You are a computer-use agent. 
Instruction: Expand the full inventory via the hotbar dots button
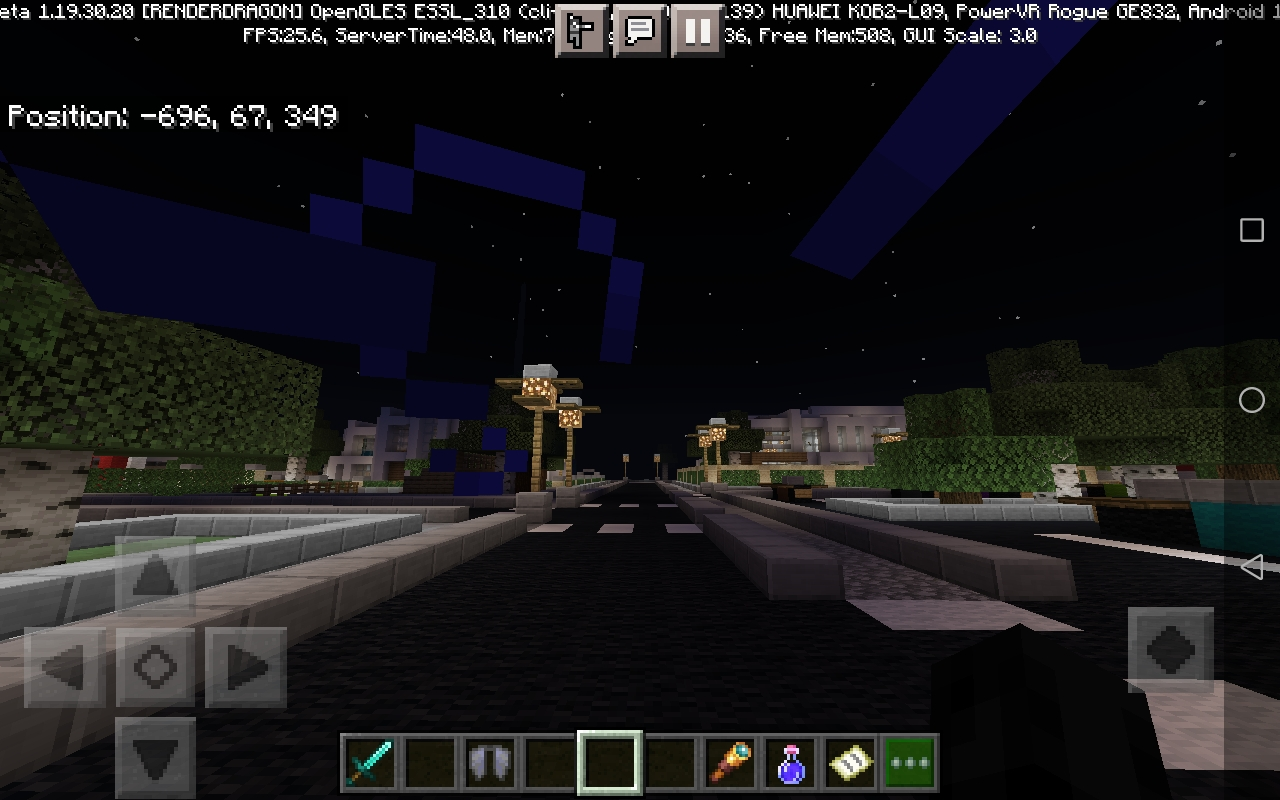tap(909, 761)
